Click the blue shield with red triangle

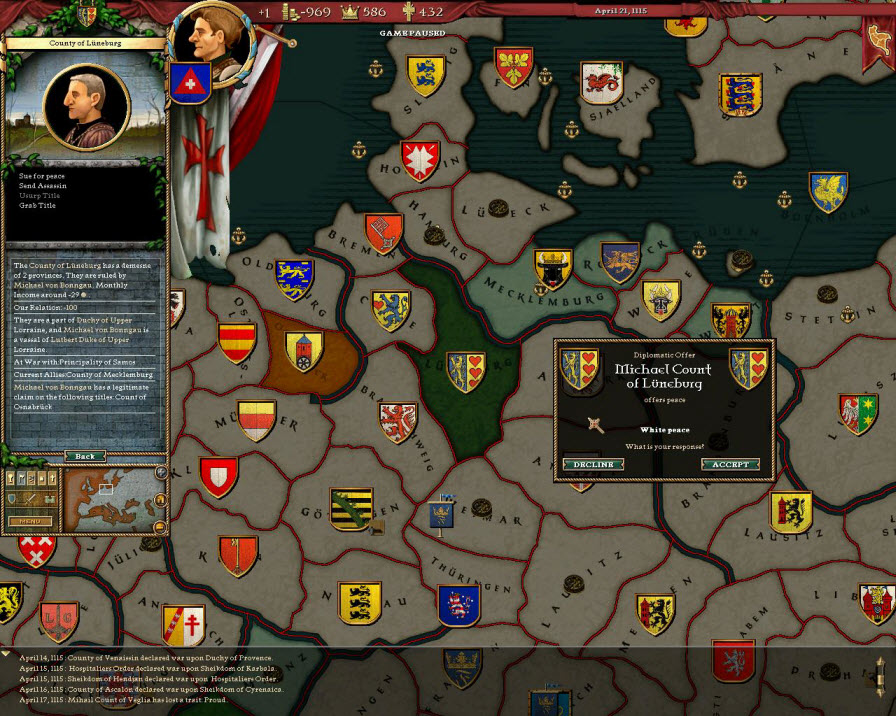pos(189,82)
